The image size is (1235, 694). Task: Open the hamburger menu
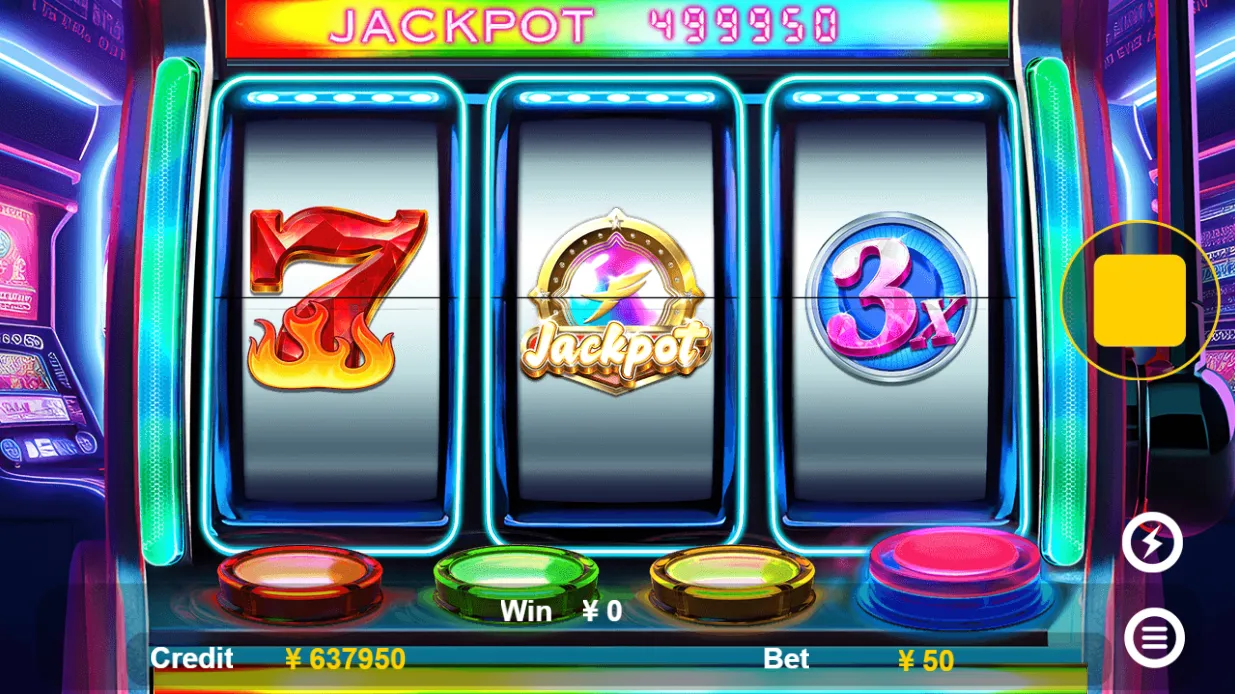tap(1154, 638)
